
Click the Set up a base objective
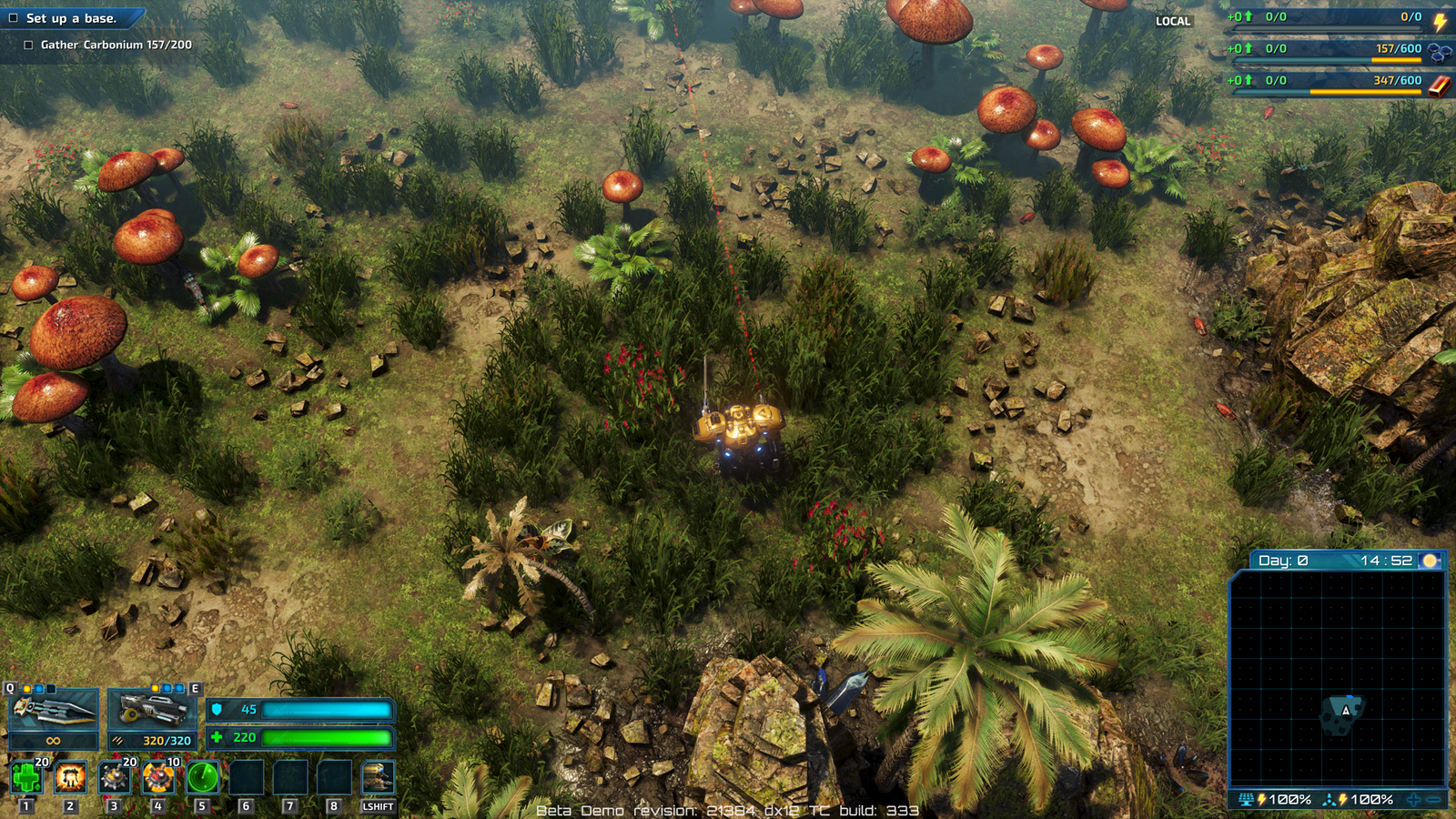pyautogui.click(x=70, y=18)
